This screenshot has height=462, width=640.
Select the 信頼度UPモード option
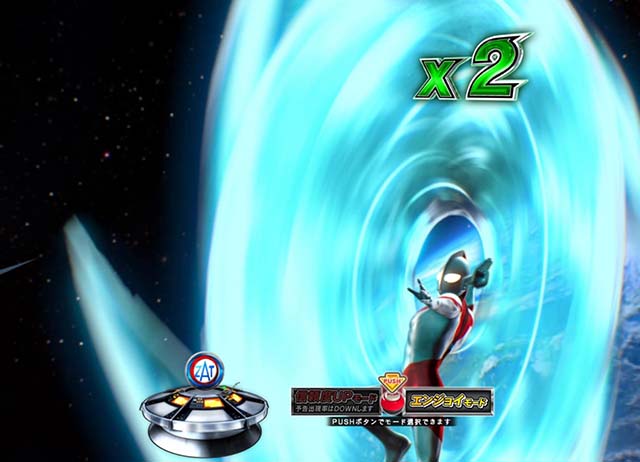(x=333, y=401)
